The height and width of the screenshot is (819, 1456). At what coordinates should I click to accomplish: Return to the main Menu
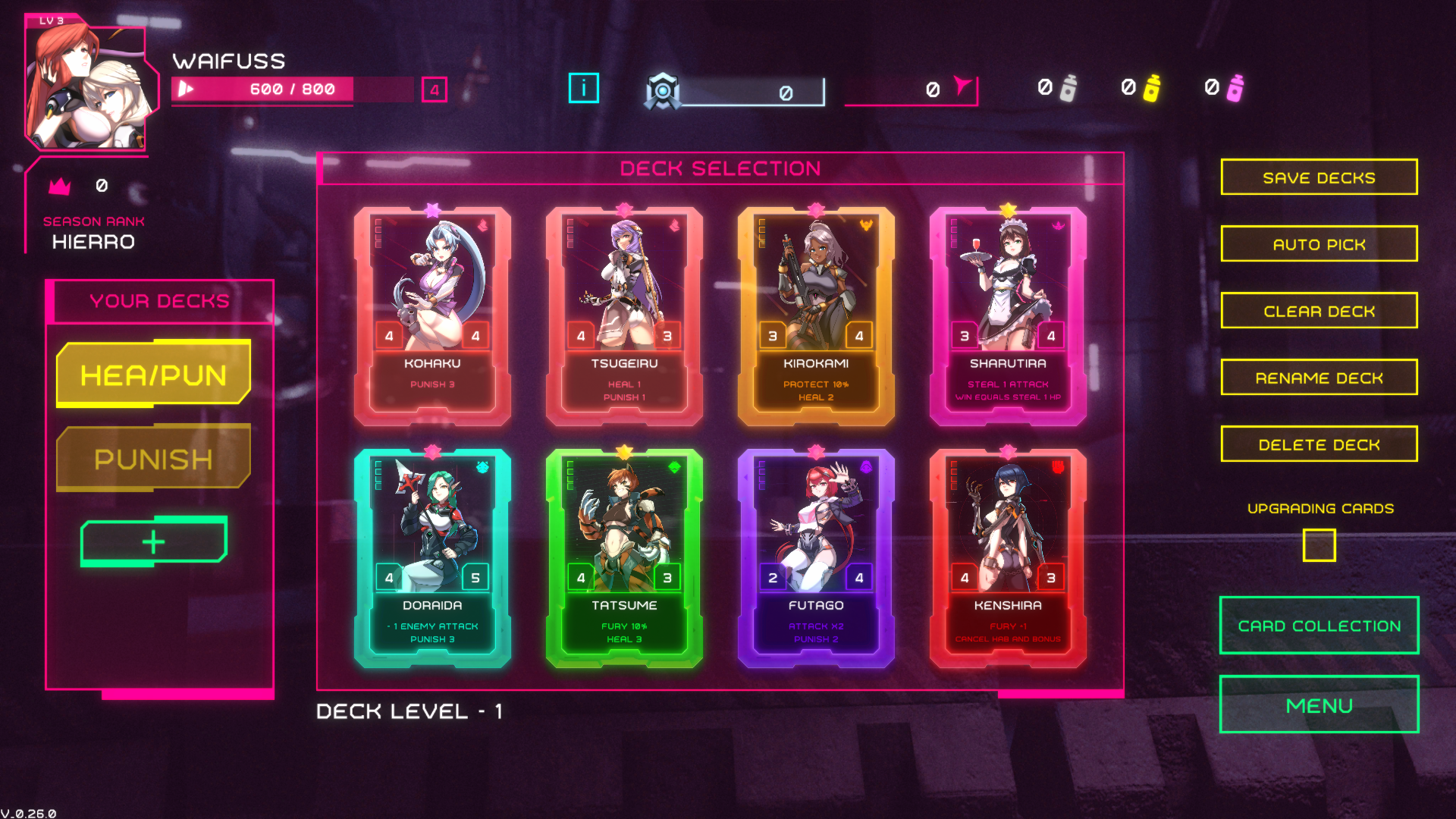[1319, 705]
